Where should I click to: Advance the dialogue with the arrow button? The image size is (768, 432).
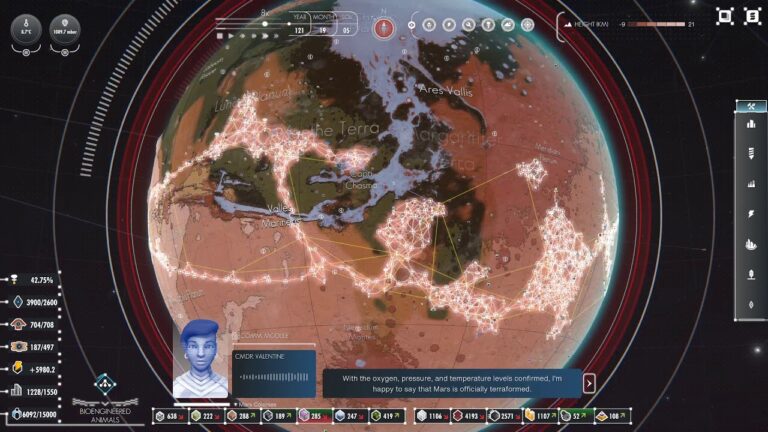pyautogui.click(x=589, y=383)
